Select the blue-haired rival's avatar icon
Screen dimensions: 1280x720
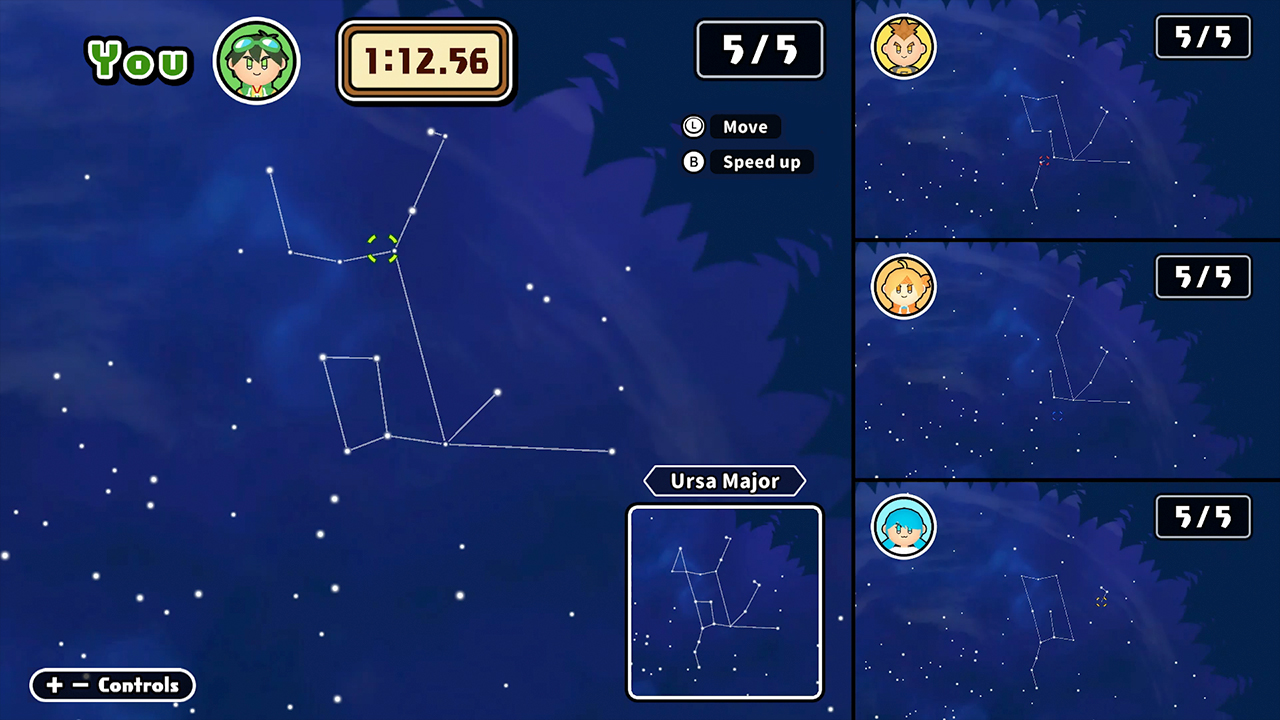click(x=903, y=527)
